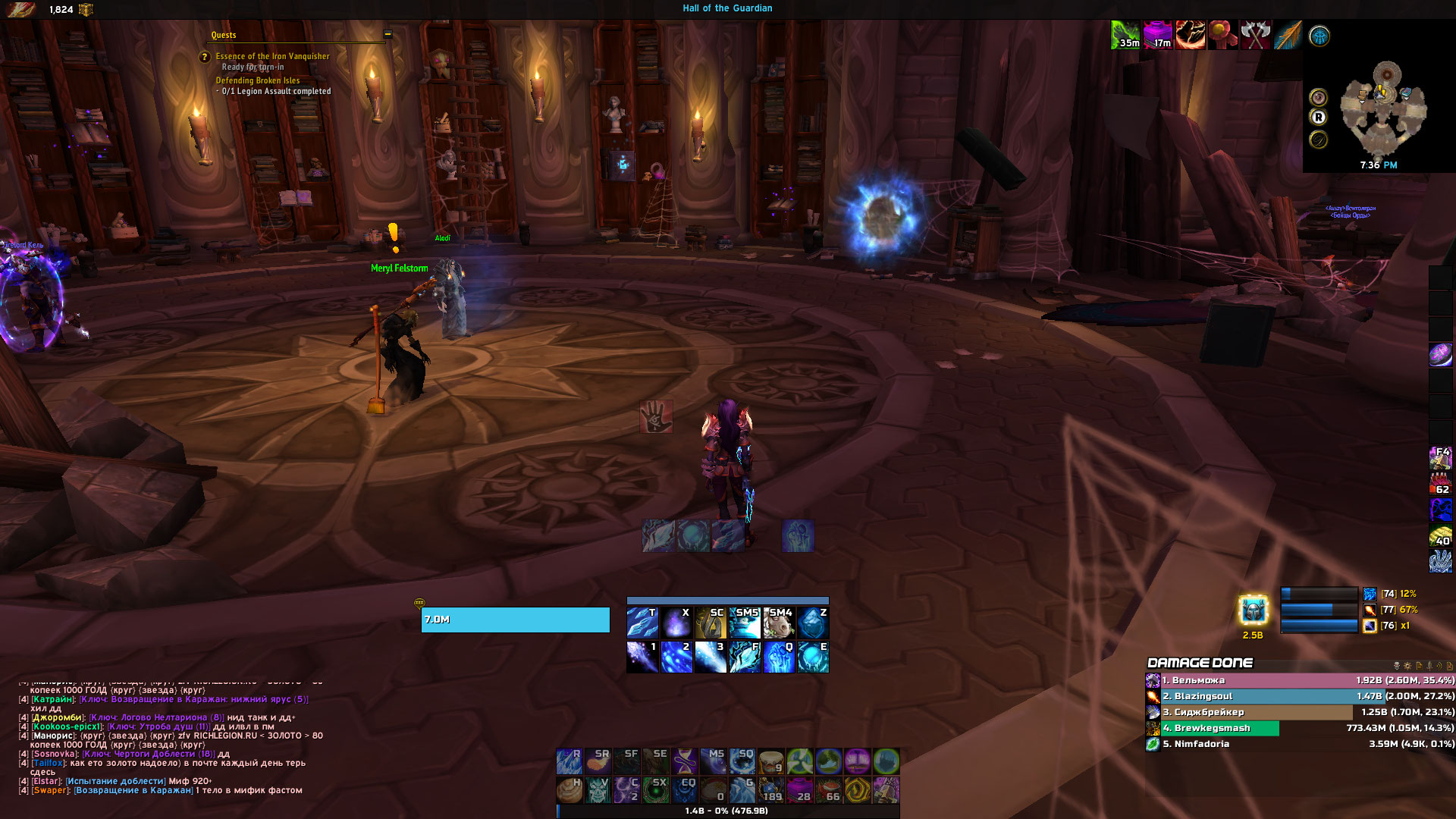This screenshot has width=1456, height=819.
Task: Click the green fel buff with 35m remaining
Action: click(1125, 35)
